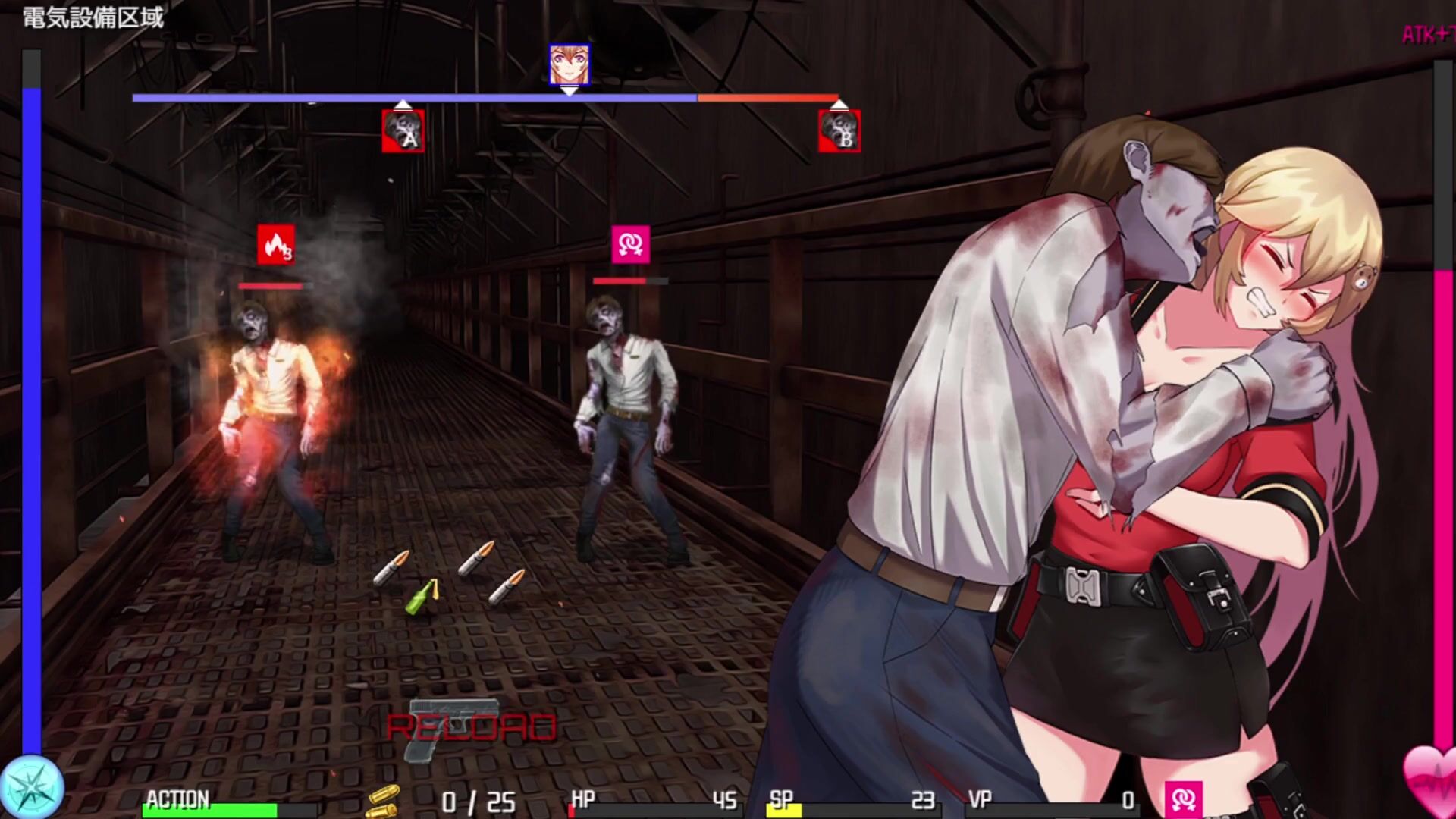Open the compass icon in the corner
Screen dimensions: 1456x819
tap(31, 786)
